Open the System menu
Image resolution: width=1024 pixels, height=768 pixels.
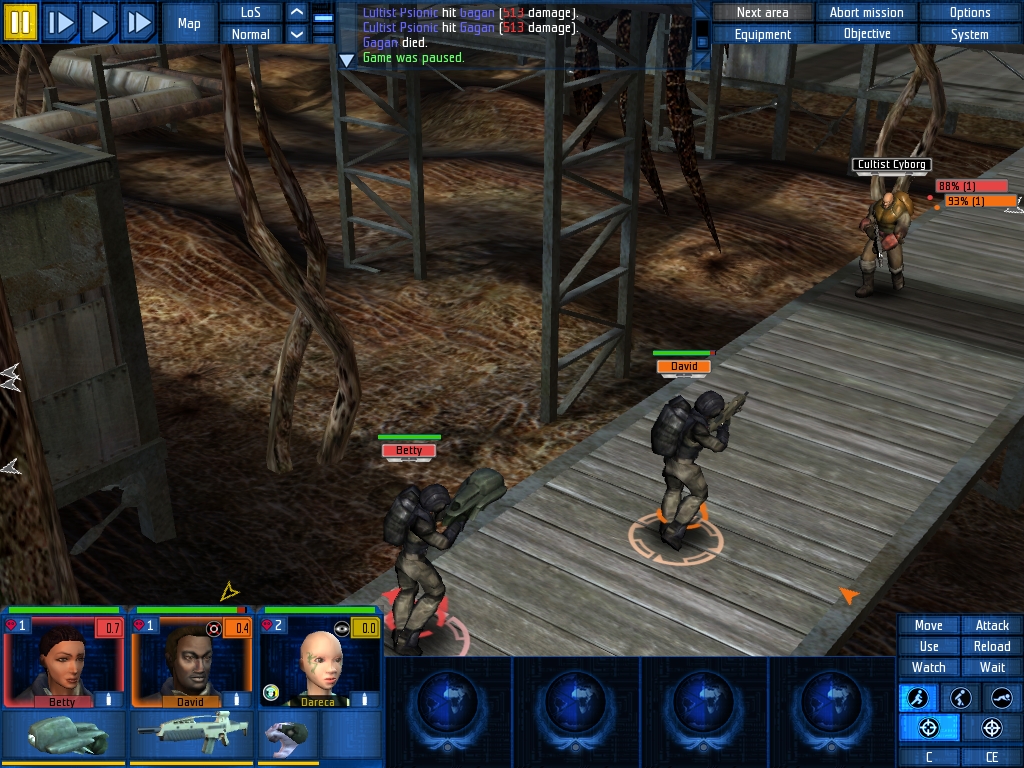[x=969, y=34]
